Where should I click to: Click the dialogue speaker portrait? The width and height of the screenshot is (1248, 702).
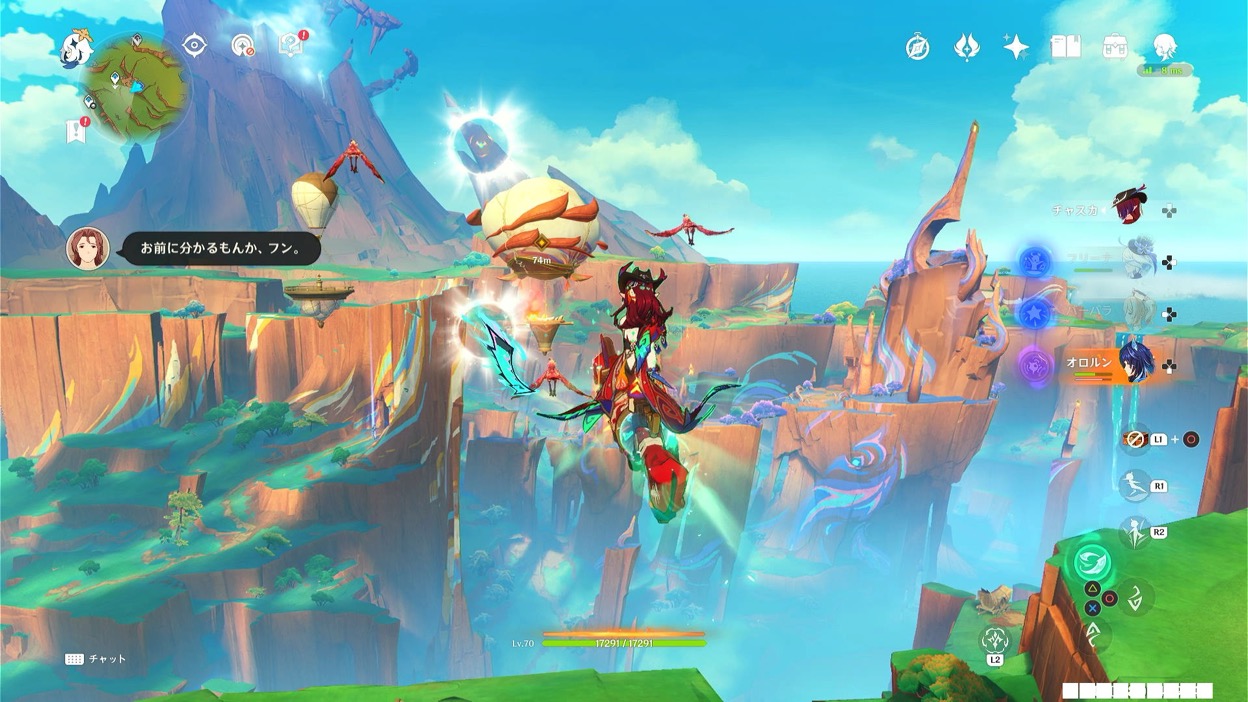coord(87,248)
